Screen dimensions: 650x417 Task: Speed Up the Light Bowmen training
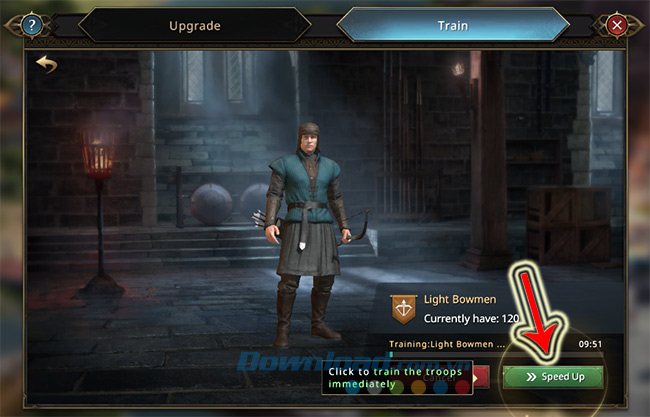(x=554, y=377)
